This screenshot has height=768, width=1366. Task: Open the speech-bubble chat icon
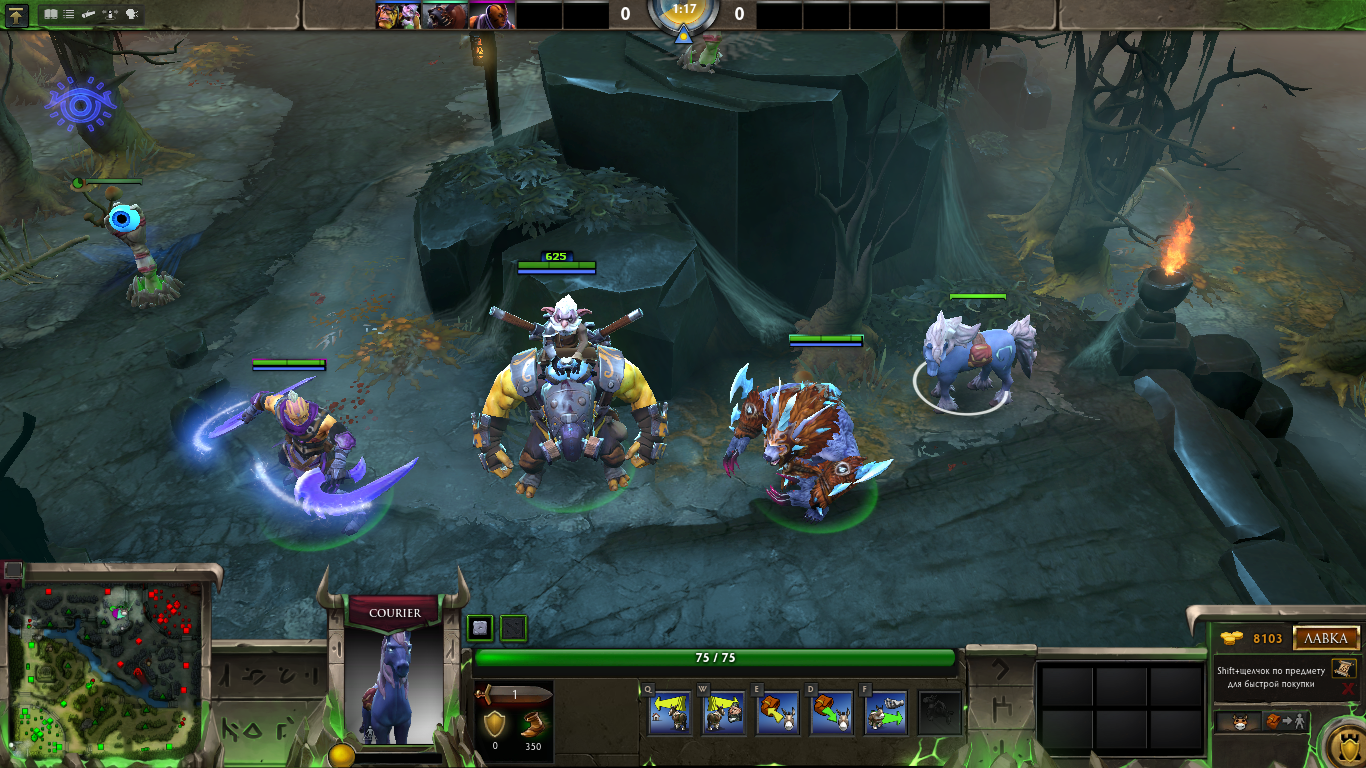click(x=132, y=15)
